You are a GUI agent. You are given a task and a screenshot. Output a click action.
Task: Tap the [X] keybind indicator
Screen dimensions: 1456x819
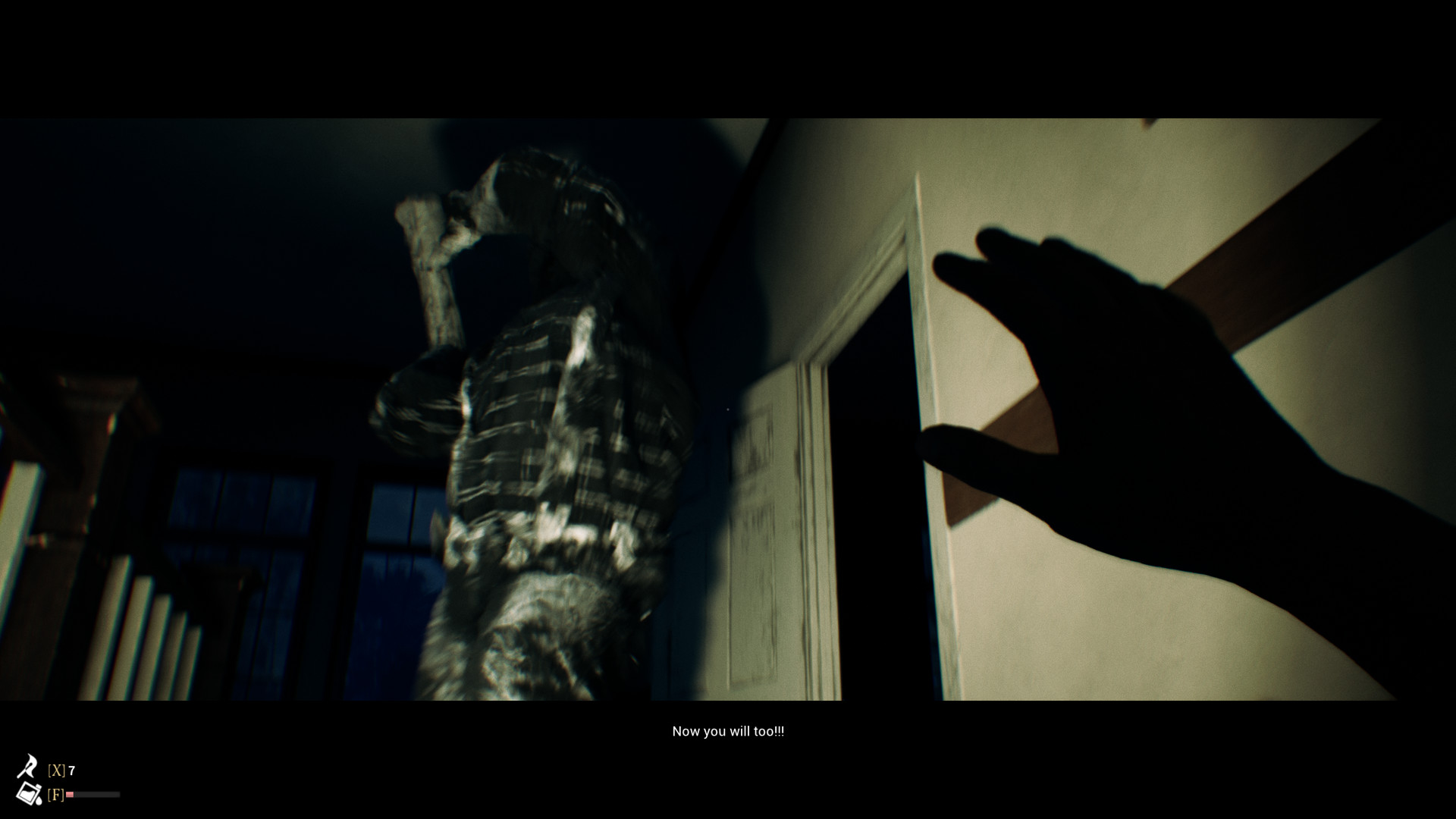click(x=57, y=770)
